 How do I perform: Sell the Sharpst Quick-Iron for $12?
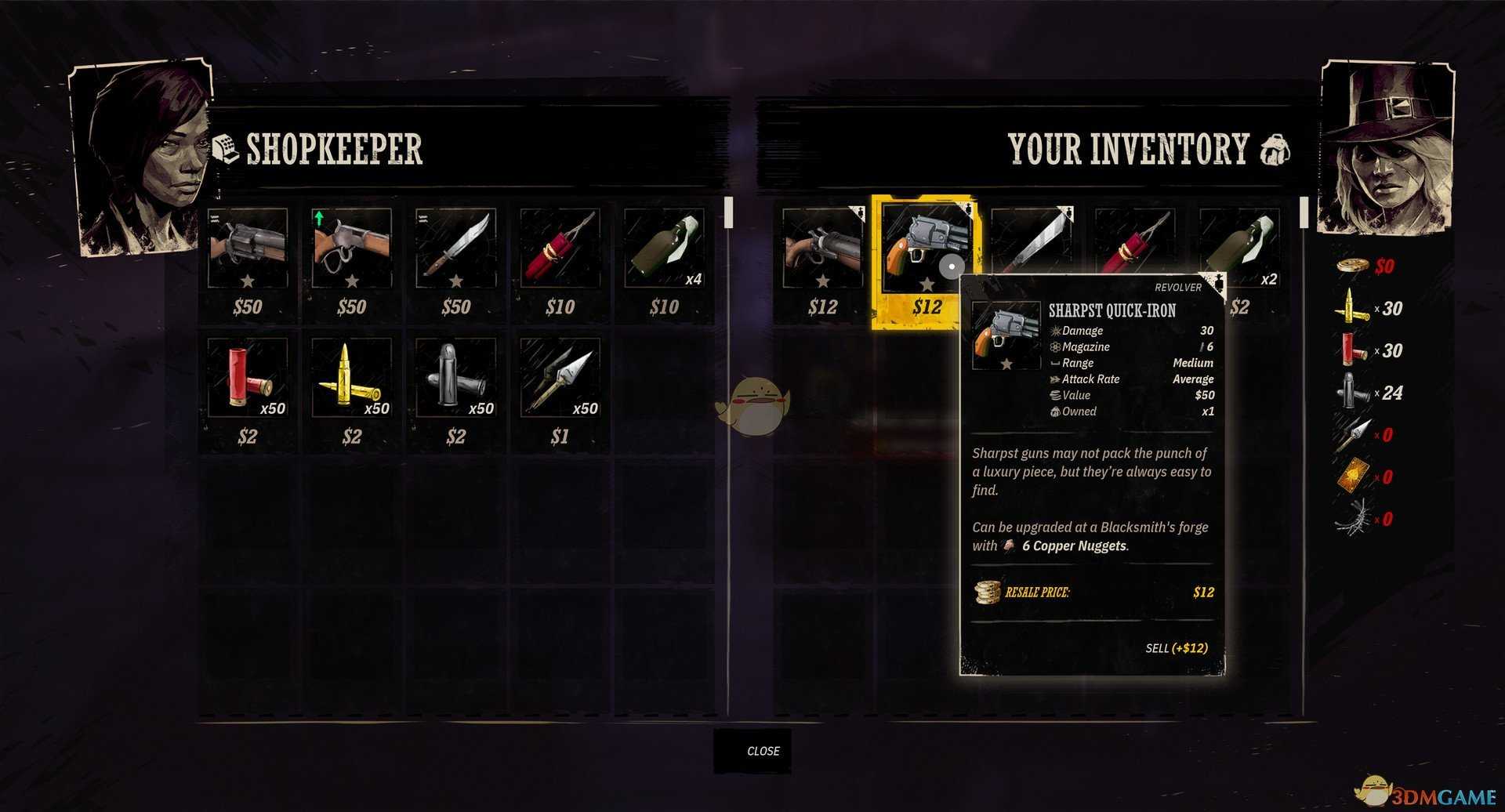(x=1176, y=648)
